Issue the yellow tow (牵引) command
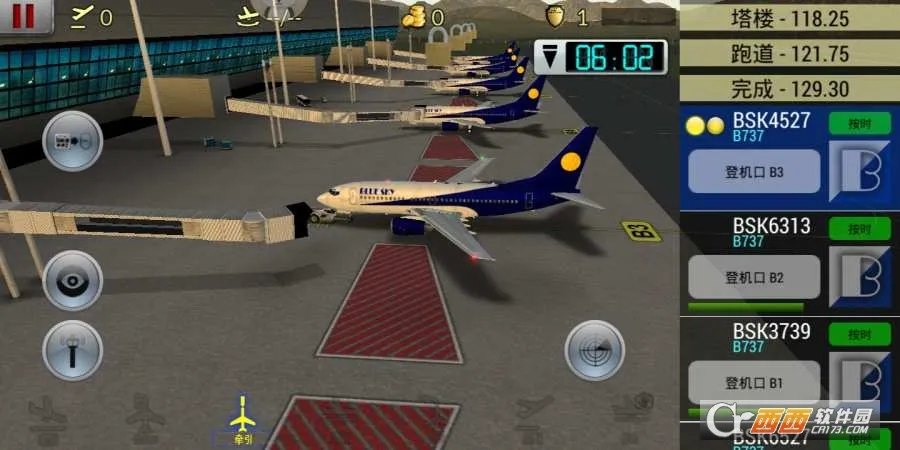 (242, 419)
